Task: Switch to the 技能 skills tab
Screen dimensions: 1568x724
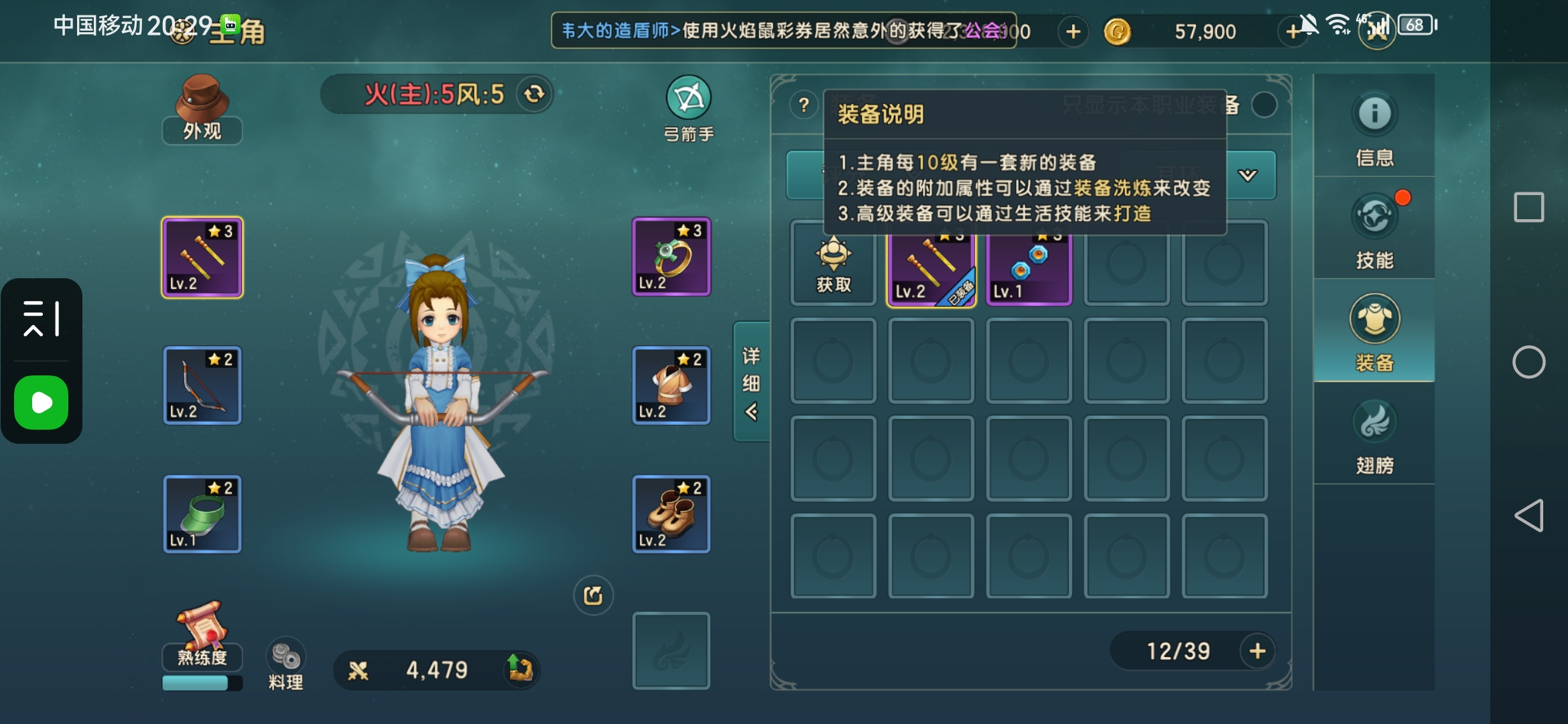Action: tap(1374, 231)
